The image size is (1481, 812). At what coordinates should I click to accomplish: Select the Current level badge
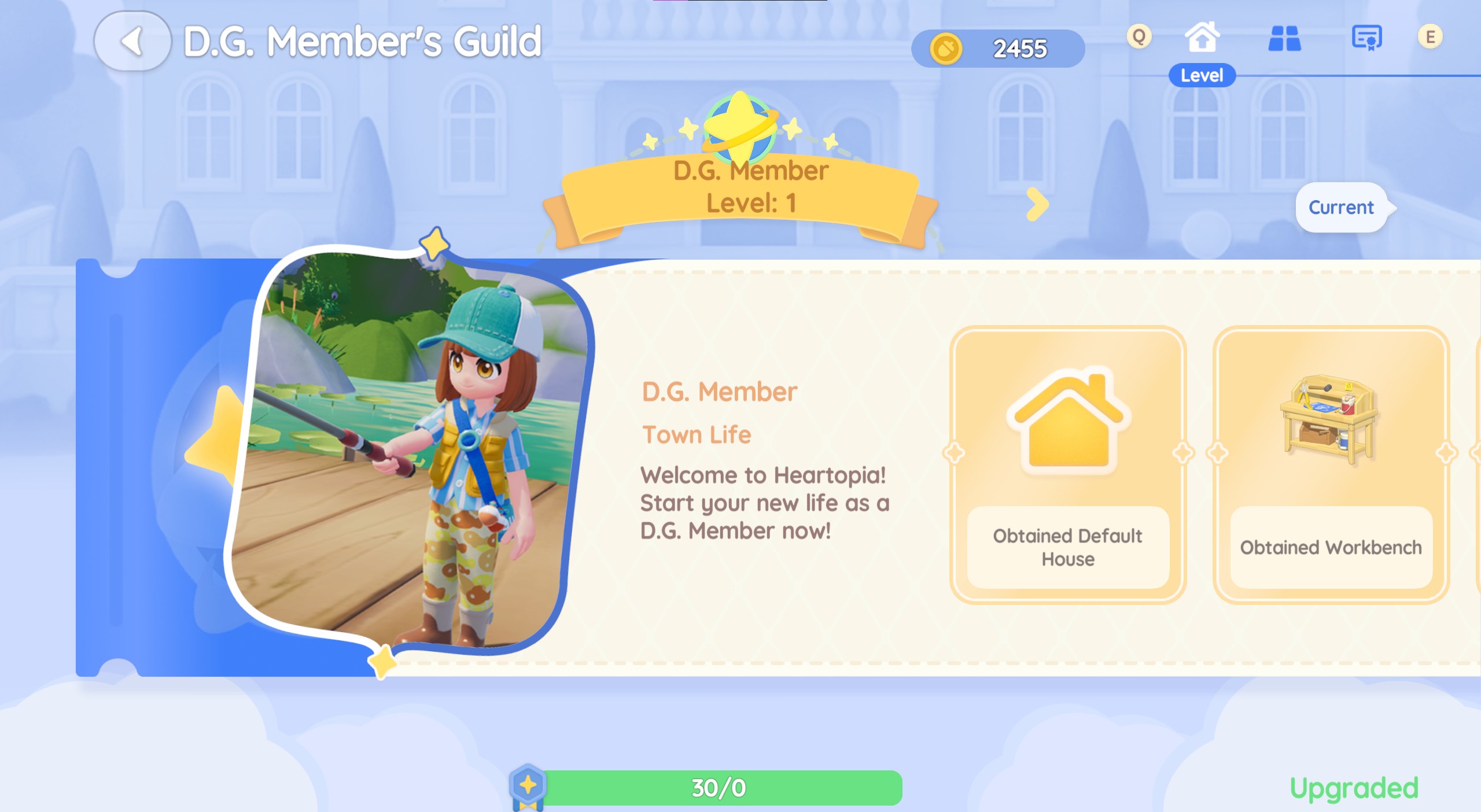1342,208
